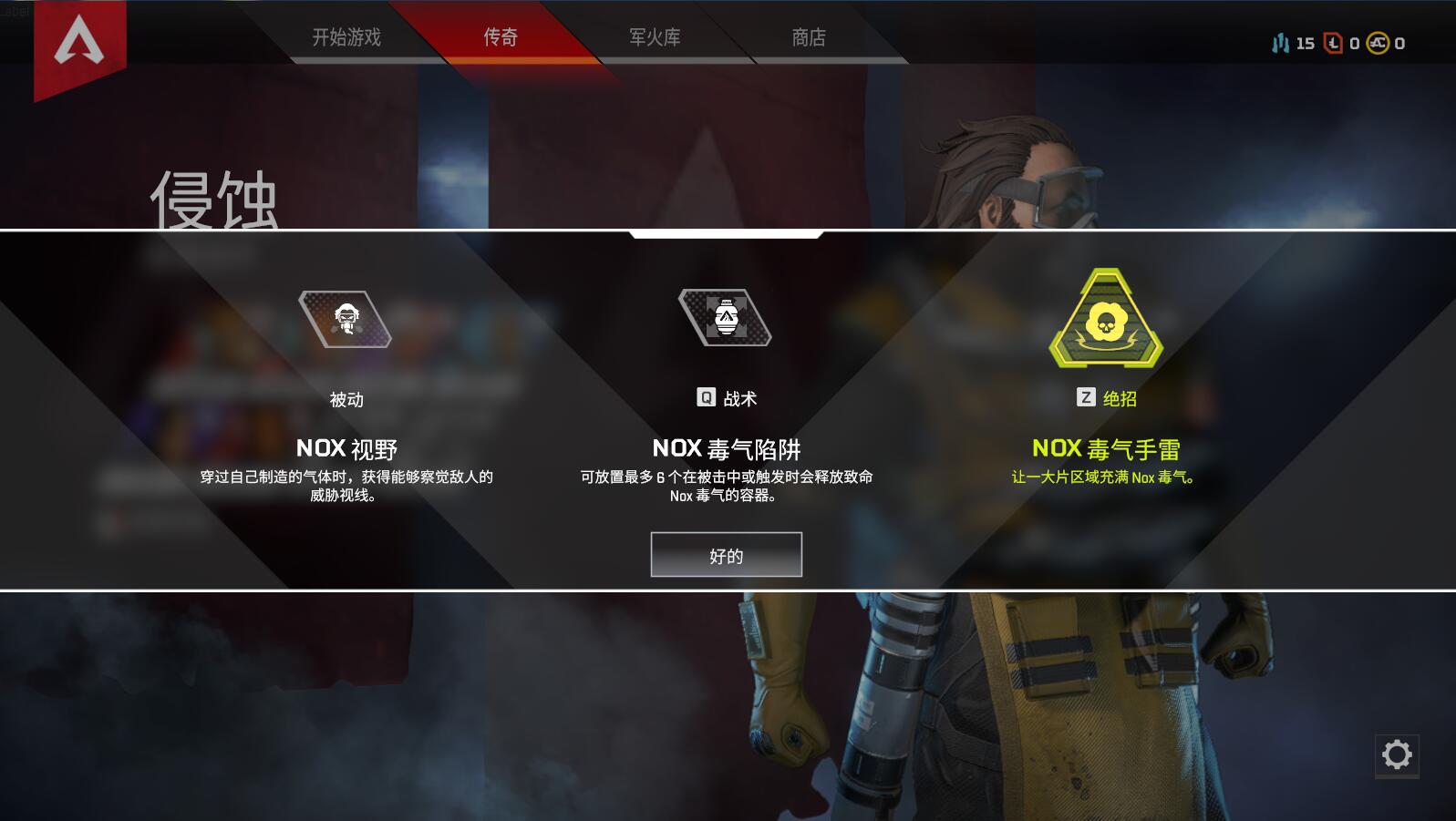
Task: Click the NOX 毒气手雷 ability name
Action: tap(1105, 448)
